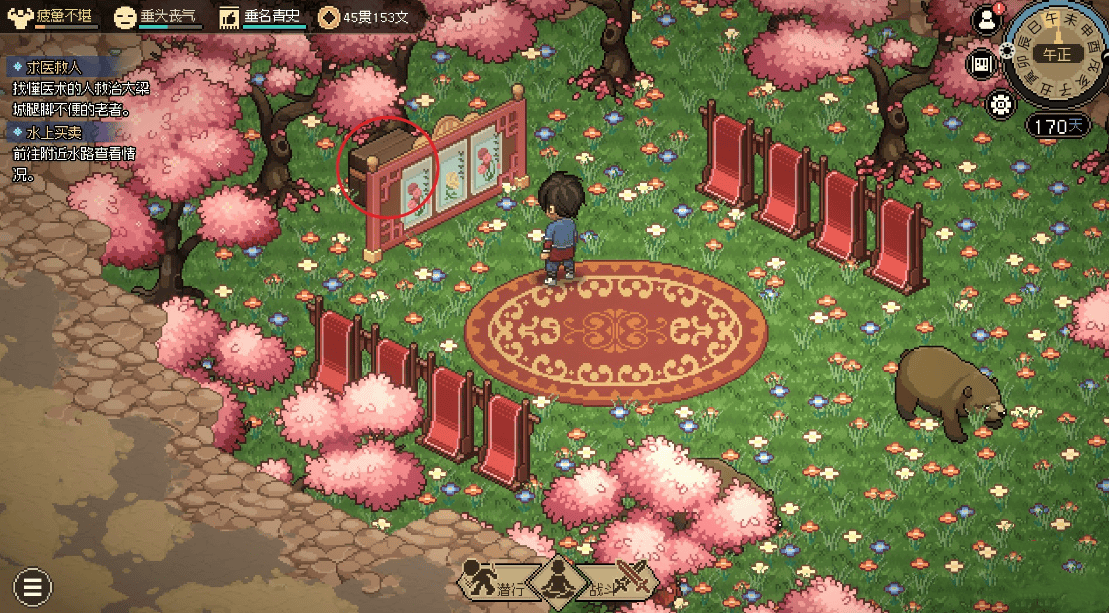Screen dimensions: 1109x613
Task: Switch to 战斗 combat mode
Action: pos(621,581)
